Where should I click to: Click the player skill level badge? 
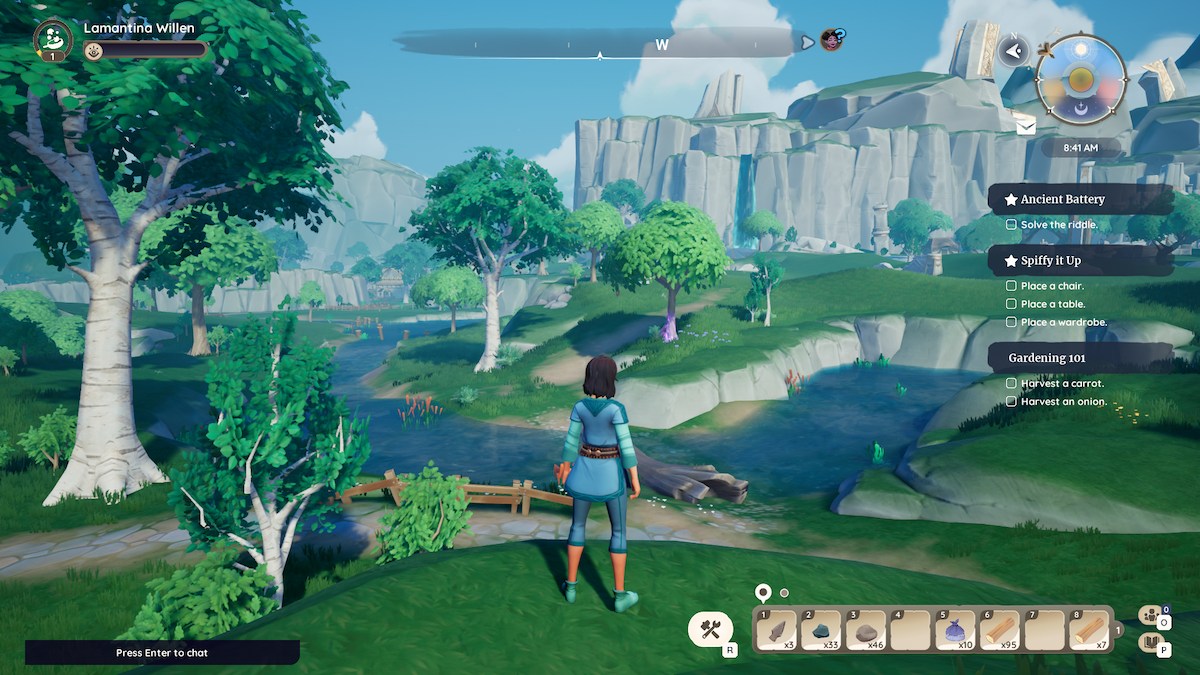[x=52, y=38]
